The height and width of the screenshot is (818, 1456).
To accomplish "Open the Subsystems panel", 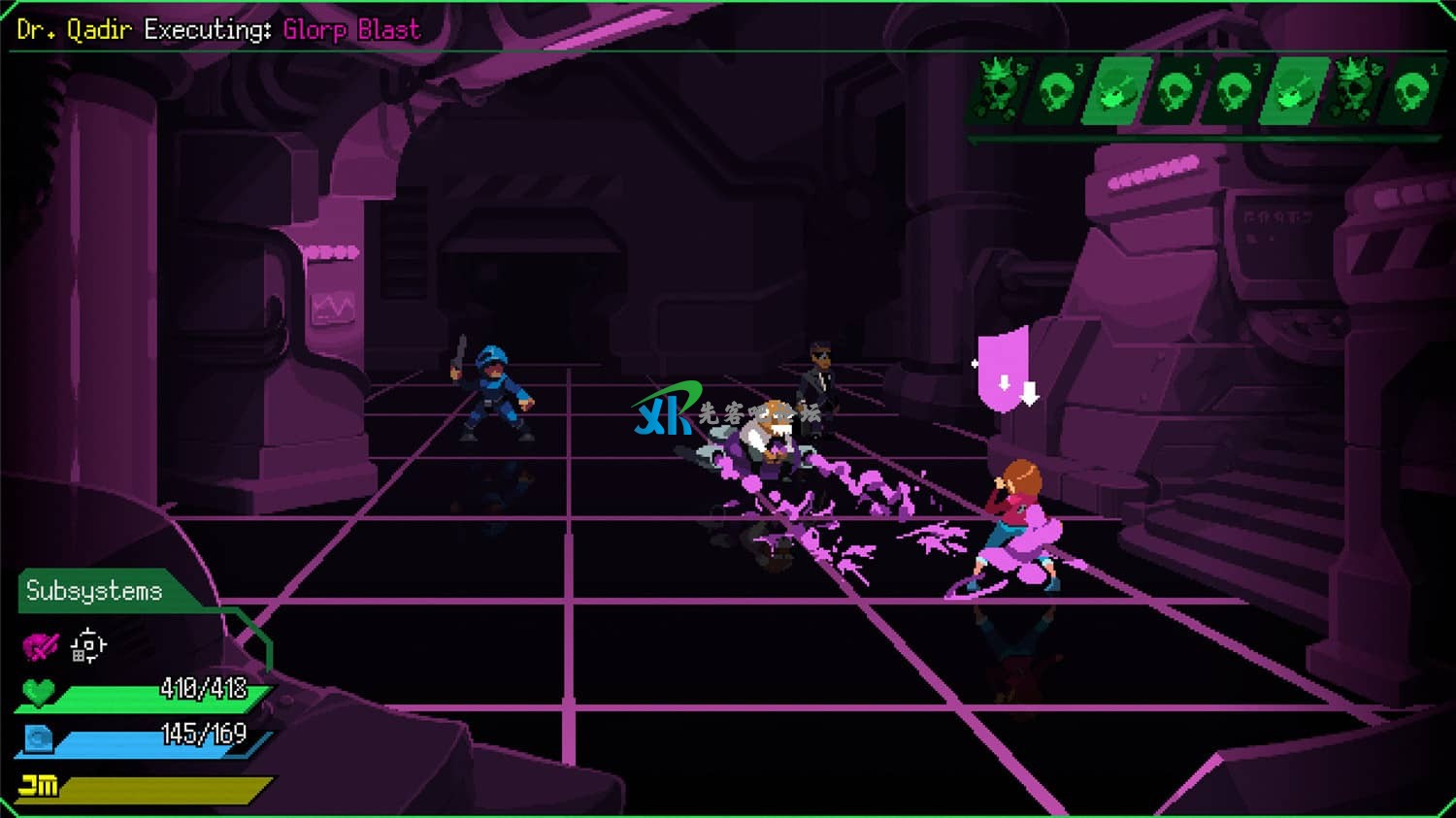I will click(x=94, y=591).
